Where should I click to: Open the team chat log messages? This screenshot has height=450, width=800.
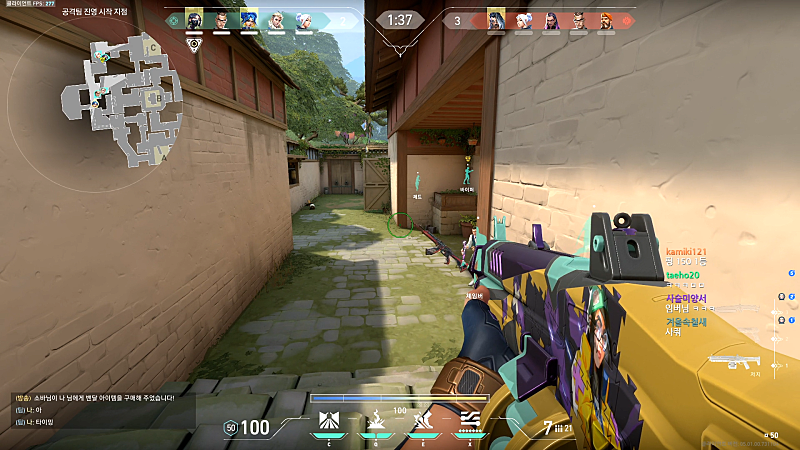click(x=90, y=410)
